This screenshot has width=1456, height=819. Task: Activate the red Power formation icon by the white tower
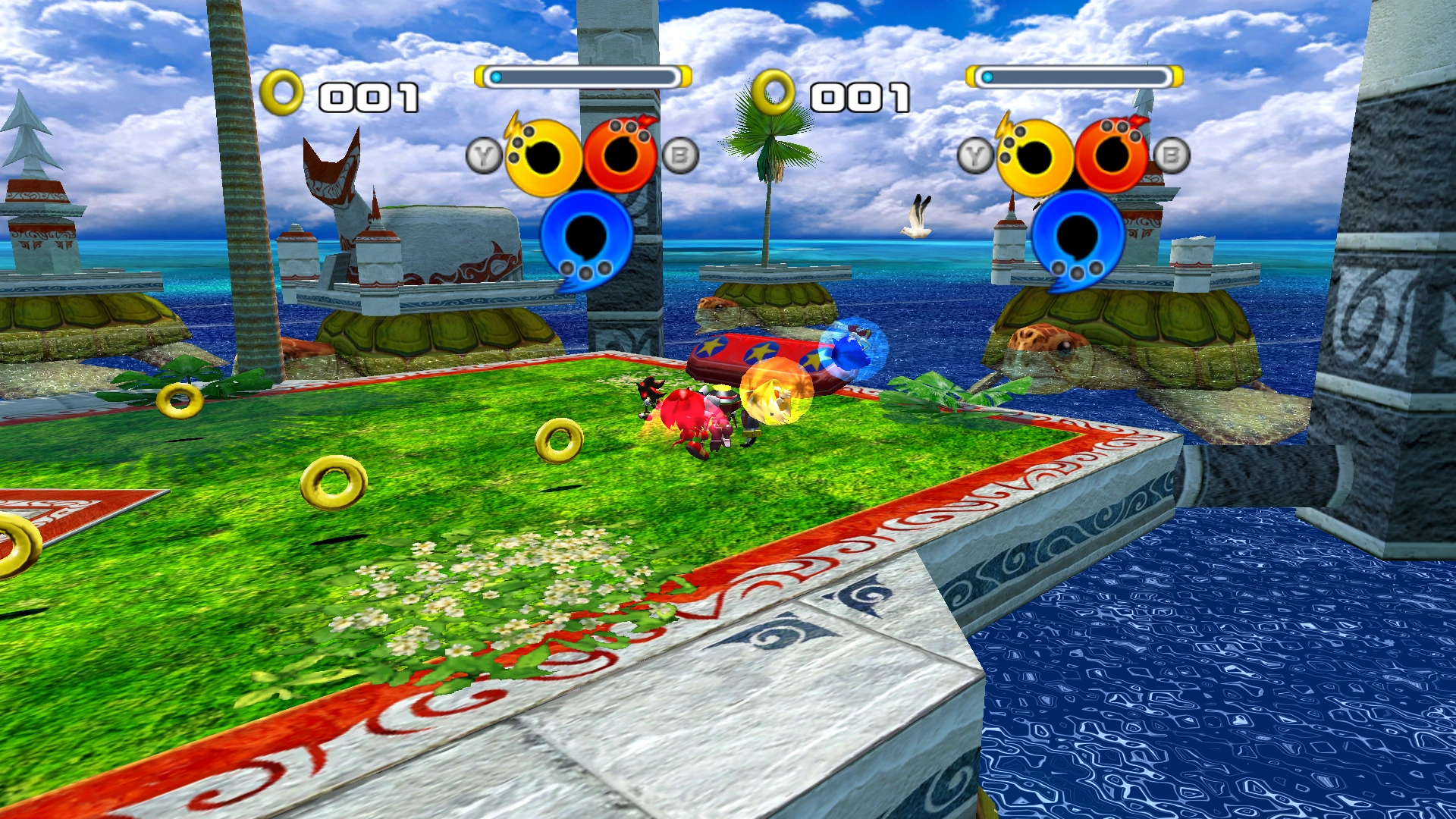pyautogui.click(x=1112, y=156)
